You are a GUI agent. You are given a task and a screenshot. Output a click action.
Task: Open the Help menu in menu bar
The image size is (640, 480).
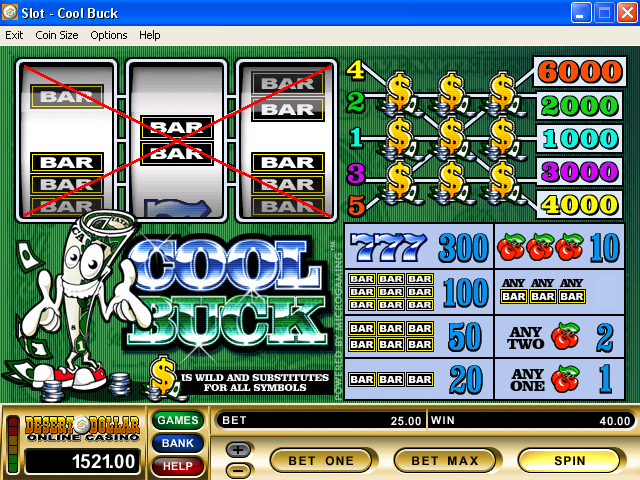(149, 35)
